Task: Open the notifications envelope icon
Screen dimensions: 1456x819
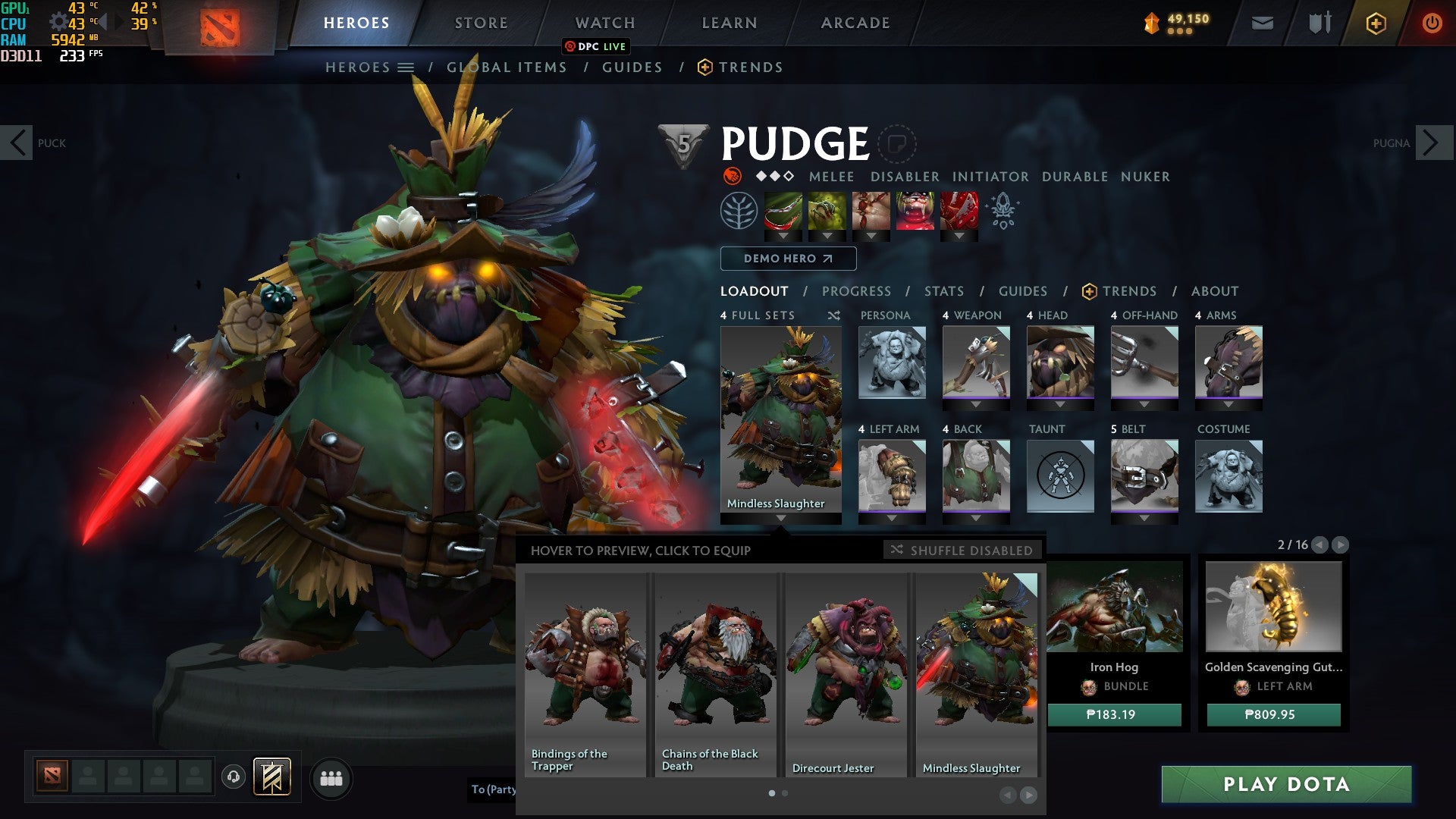Action: 1264,23
